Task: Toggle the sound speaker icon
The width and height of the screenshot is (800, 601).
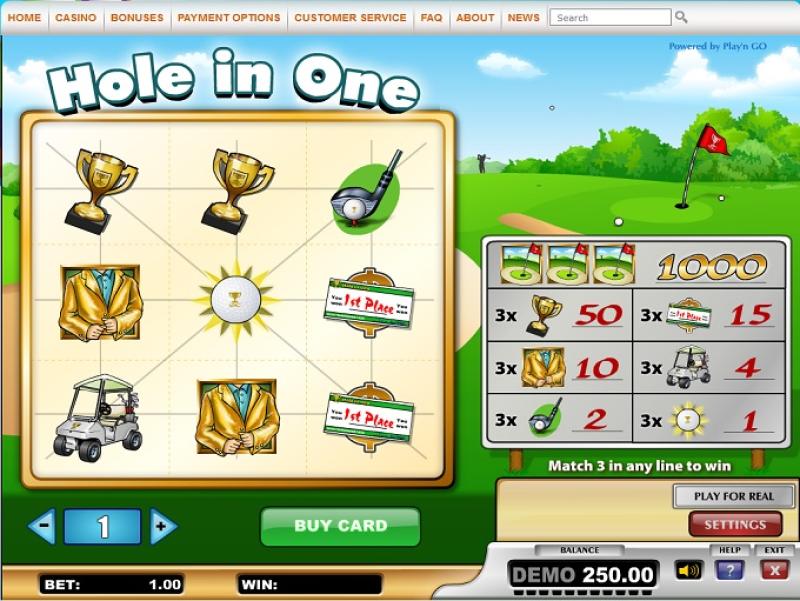Action: 688,571
